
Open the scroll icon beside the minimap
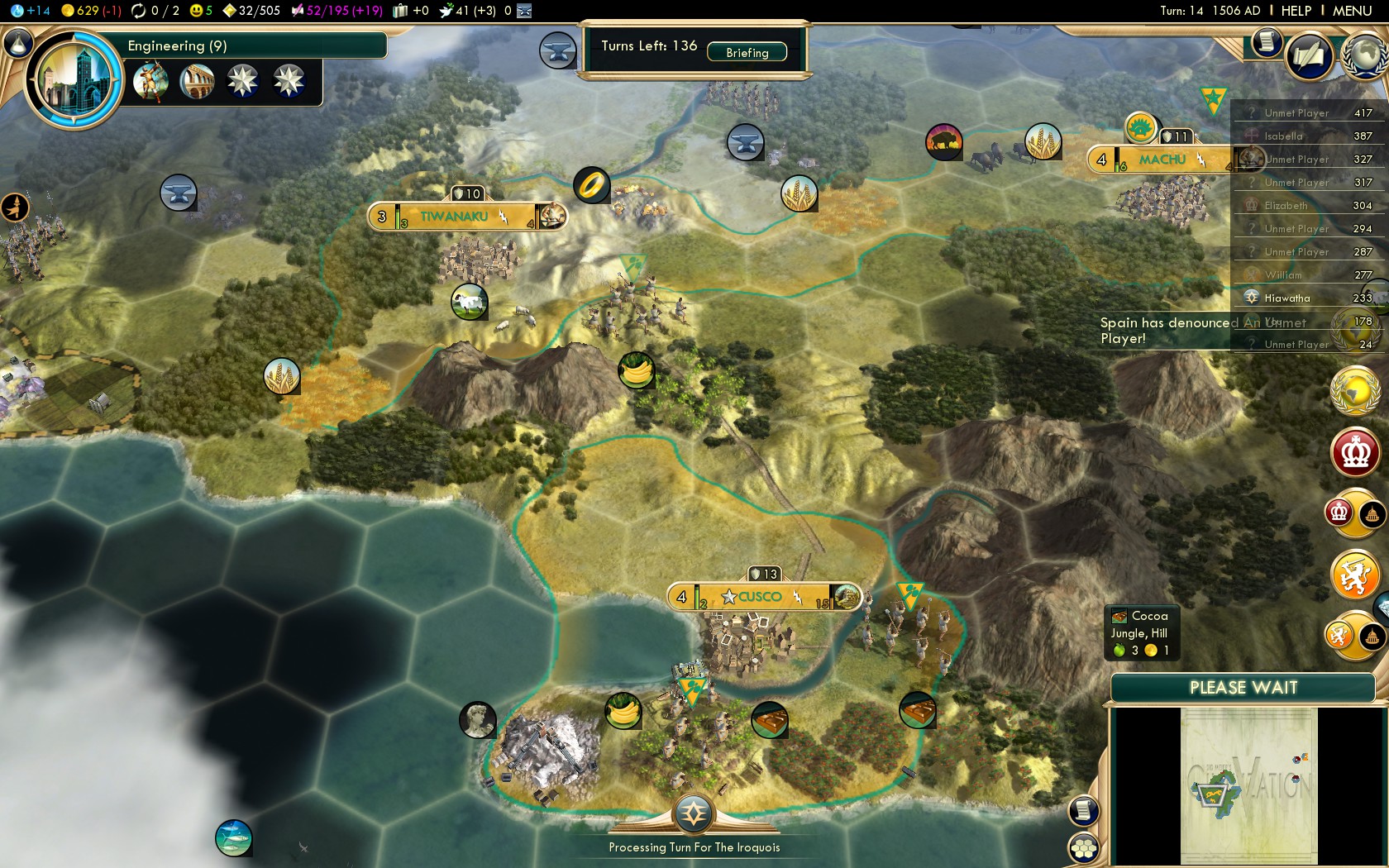(x=1084, y=810)
